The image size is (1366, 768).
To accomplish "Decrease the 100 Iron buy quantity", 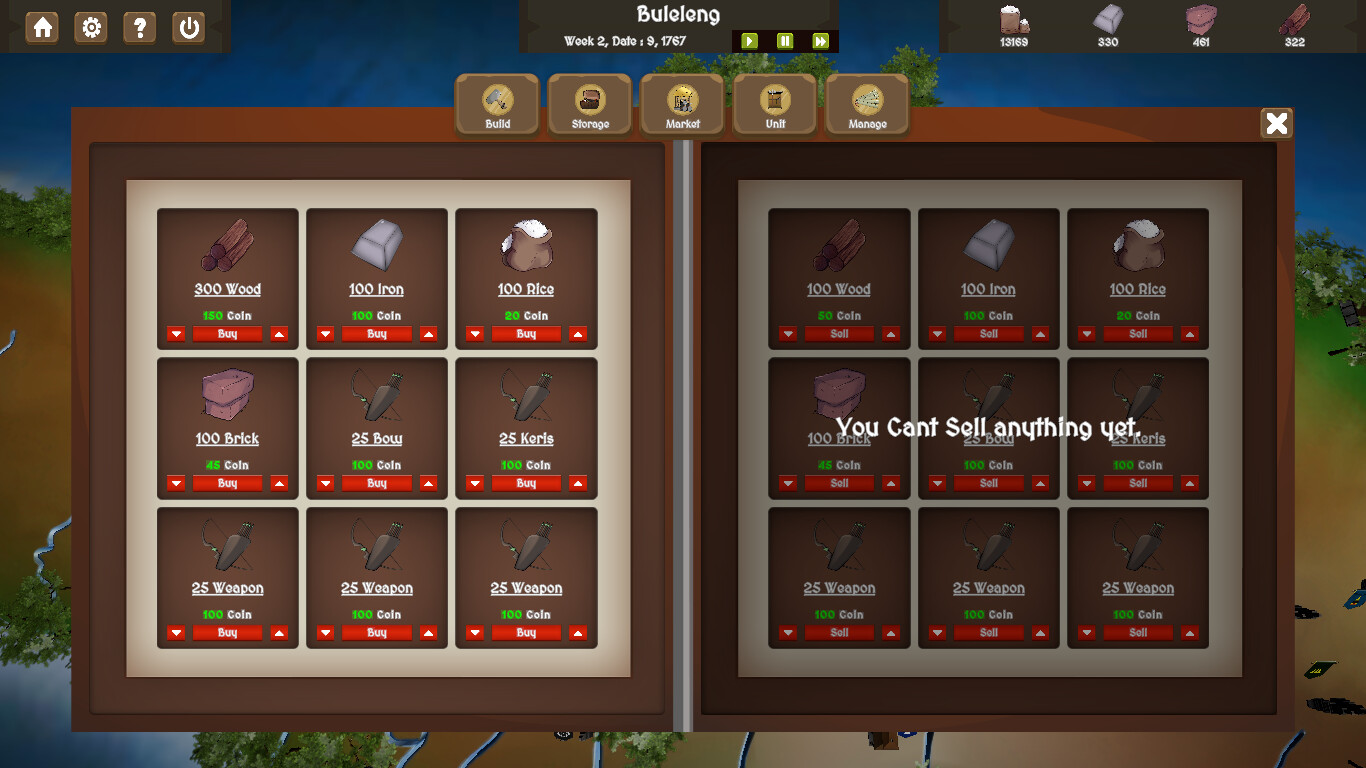I will click(325, 334).
